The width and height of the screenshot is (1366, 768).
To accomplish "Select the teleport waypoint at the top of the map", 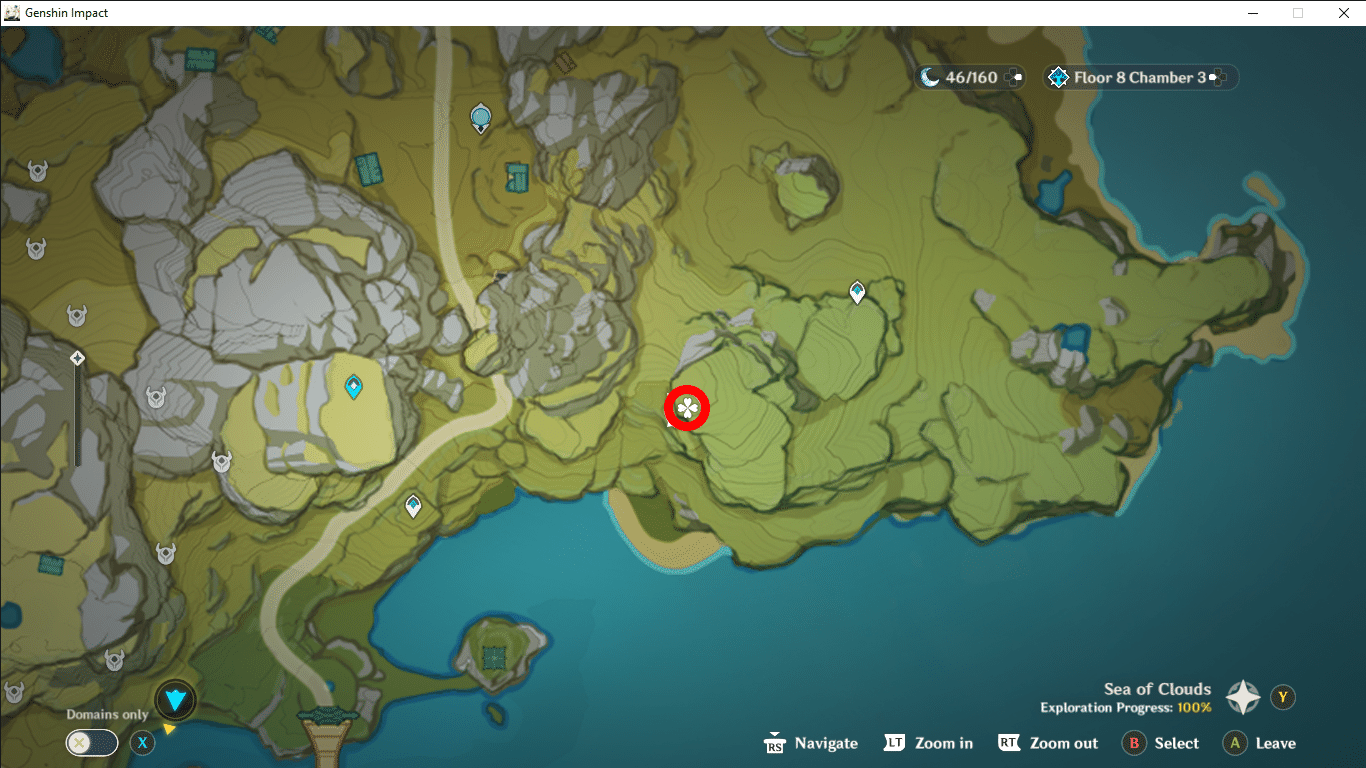I will 480,115.
